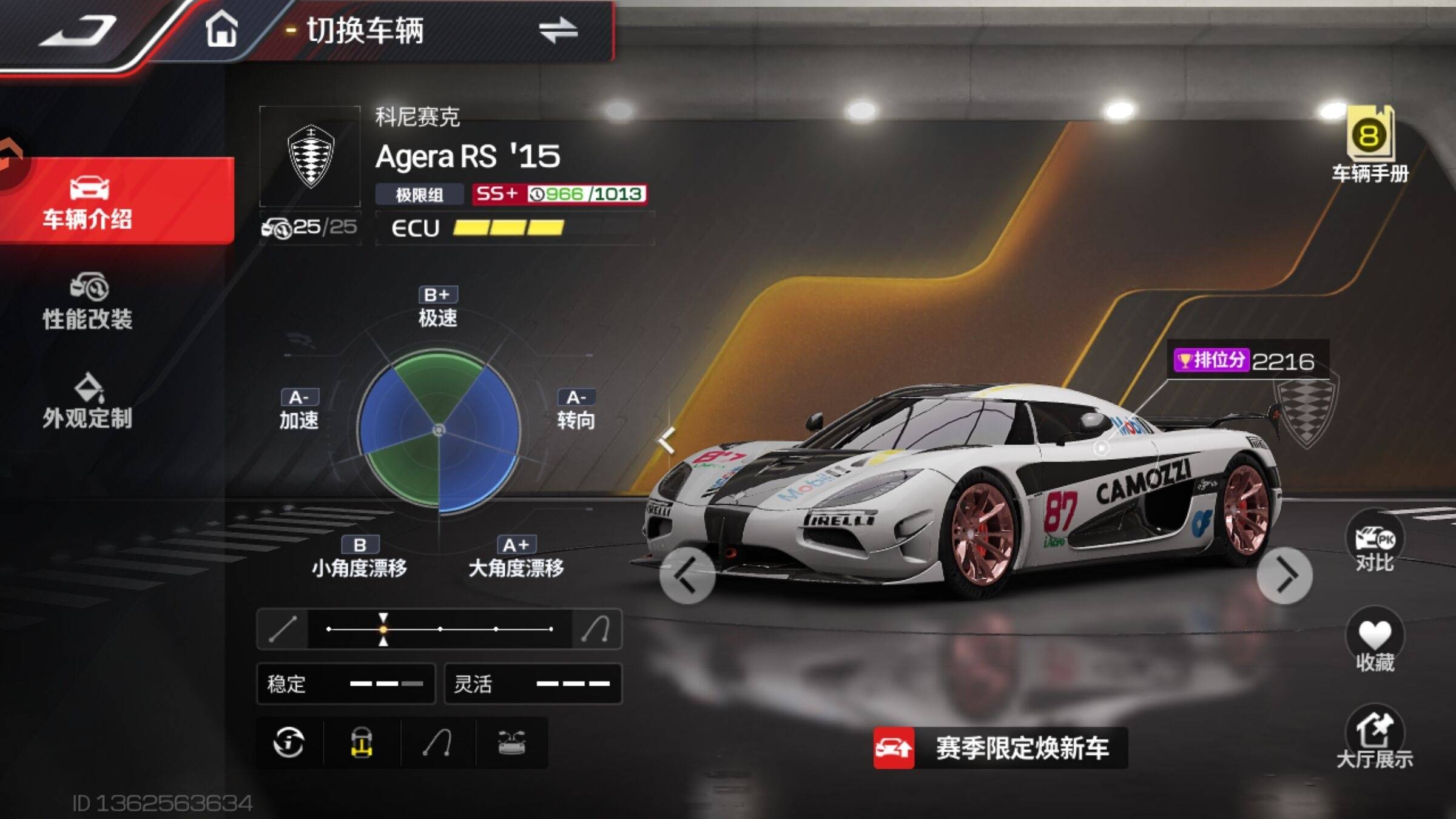Switch to 外观定制 tab

[88, 402]
